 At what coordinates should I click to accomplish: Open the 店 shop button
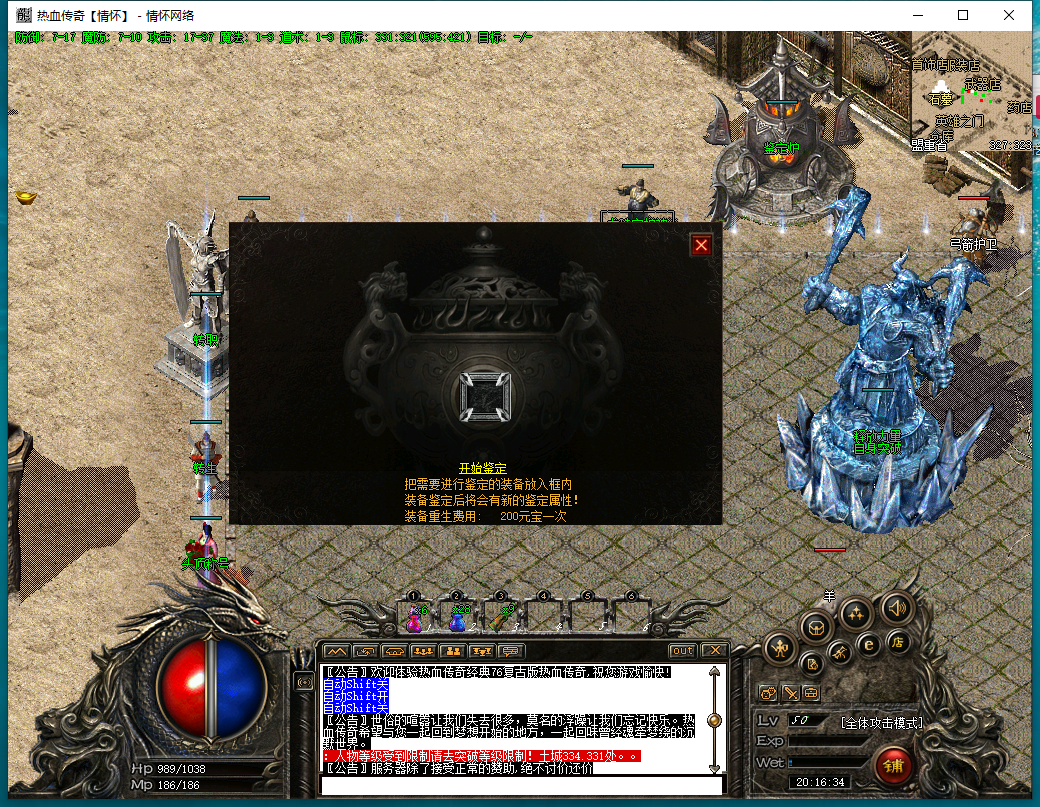898,641
